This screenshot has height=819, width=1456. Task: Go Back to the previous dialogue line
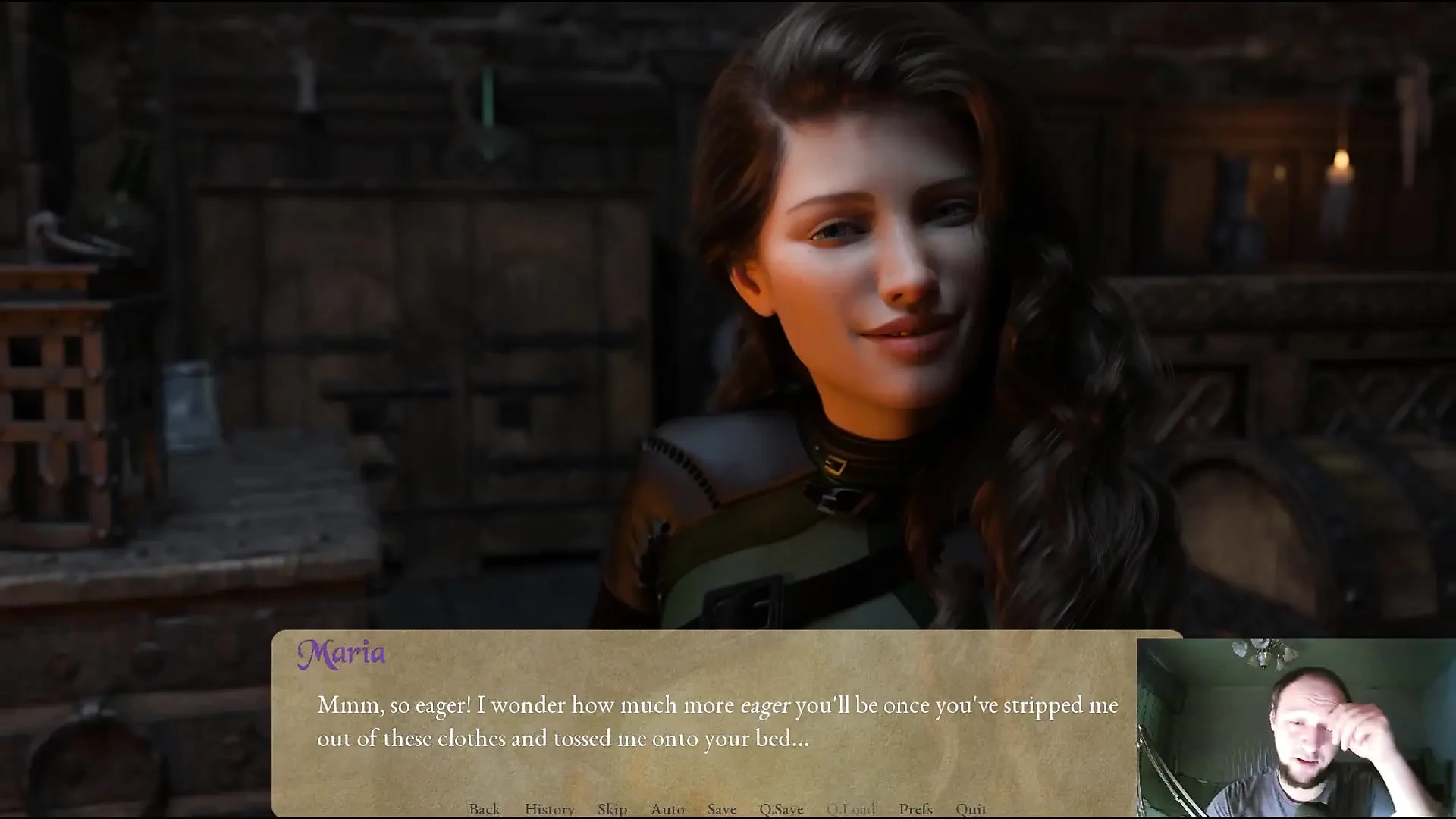tap(485, 809)
